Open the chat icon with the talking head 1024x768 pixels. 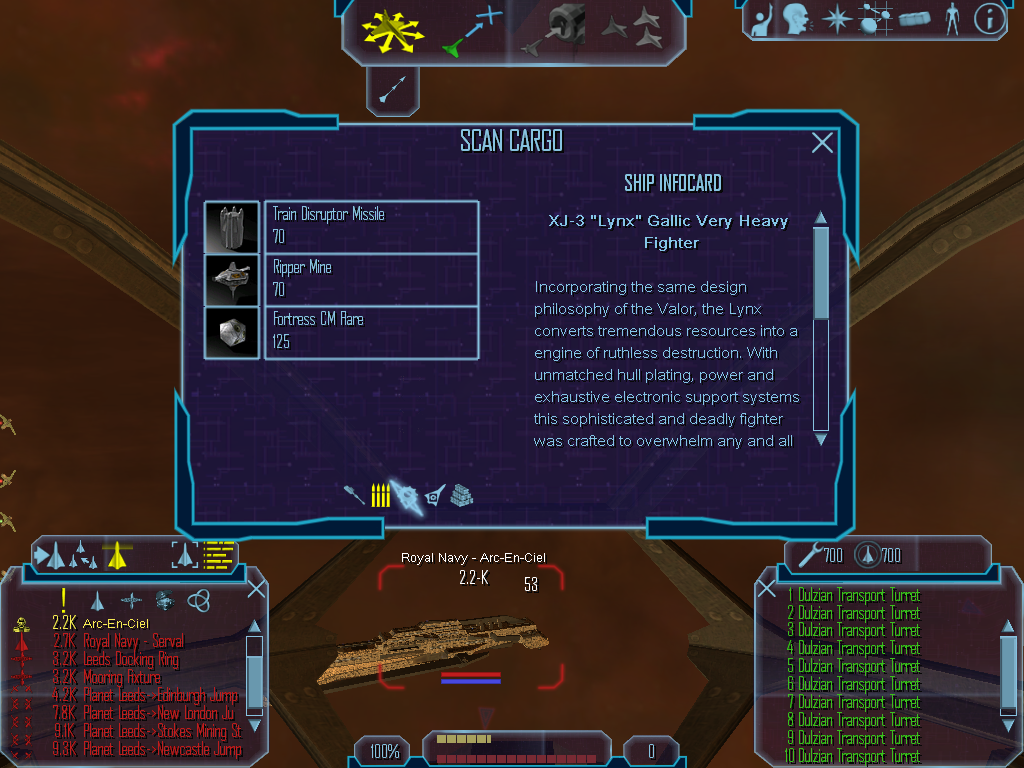796,18
